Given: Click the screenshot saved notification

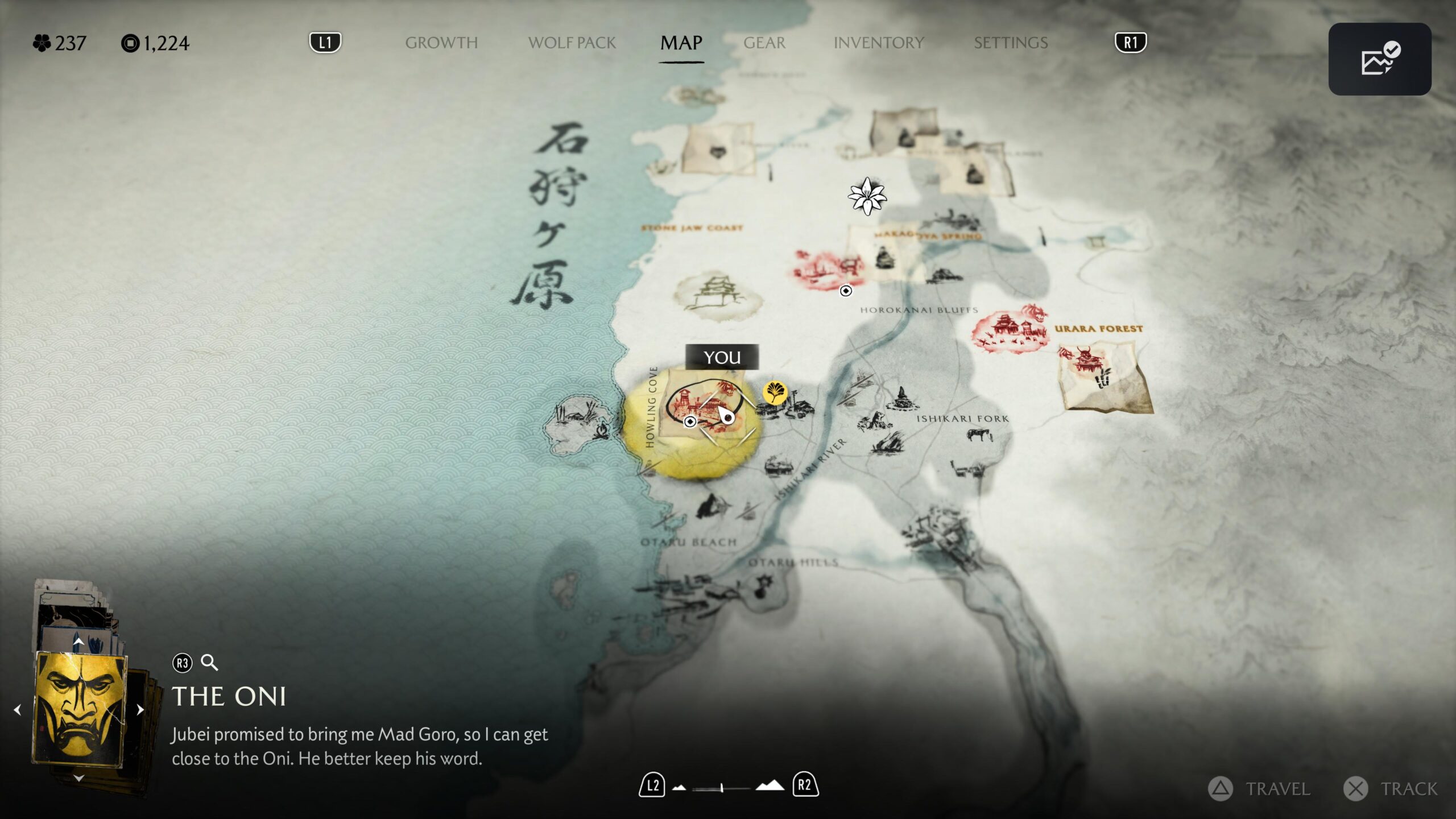Looking at the screenshot, I should [x=1379, y=59].
